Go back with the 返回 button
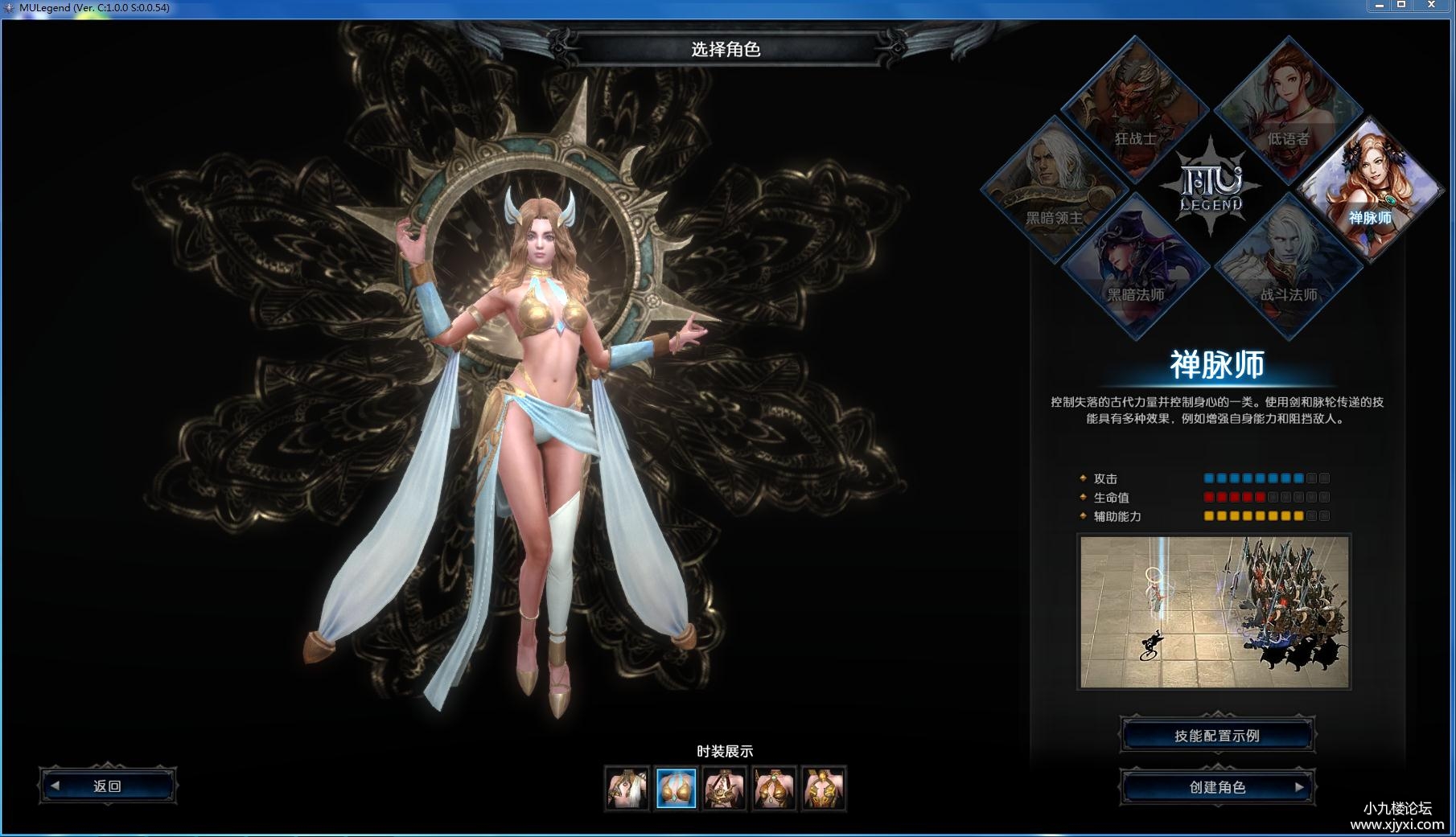Screen dimensions: 1456x837 [108, 786]
